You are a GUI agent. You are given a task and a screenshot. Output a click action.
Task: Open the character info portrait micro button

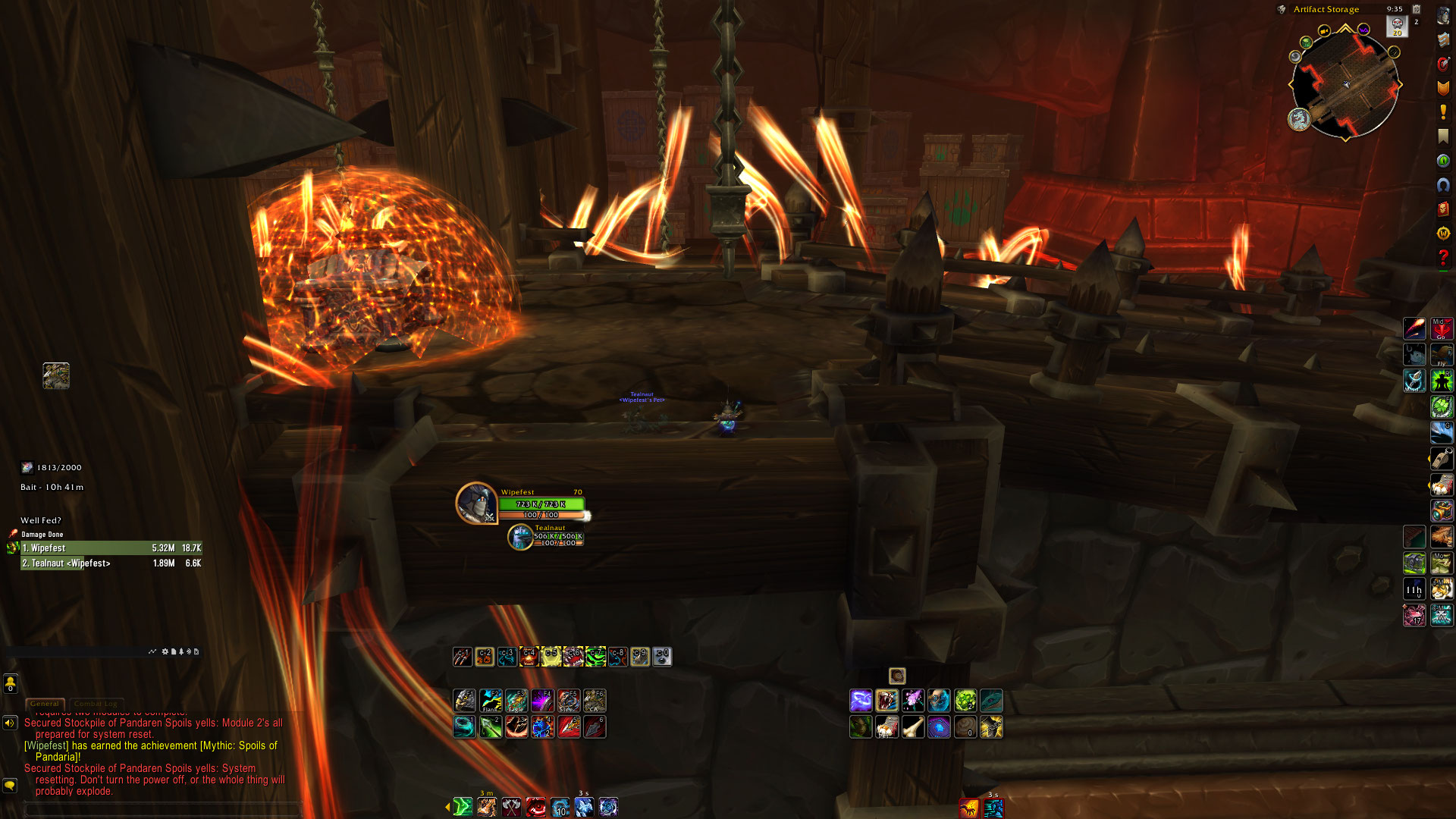[x=1443, y=15]
